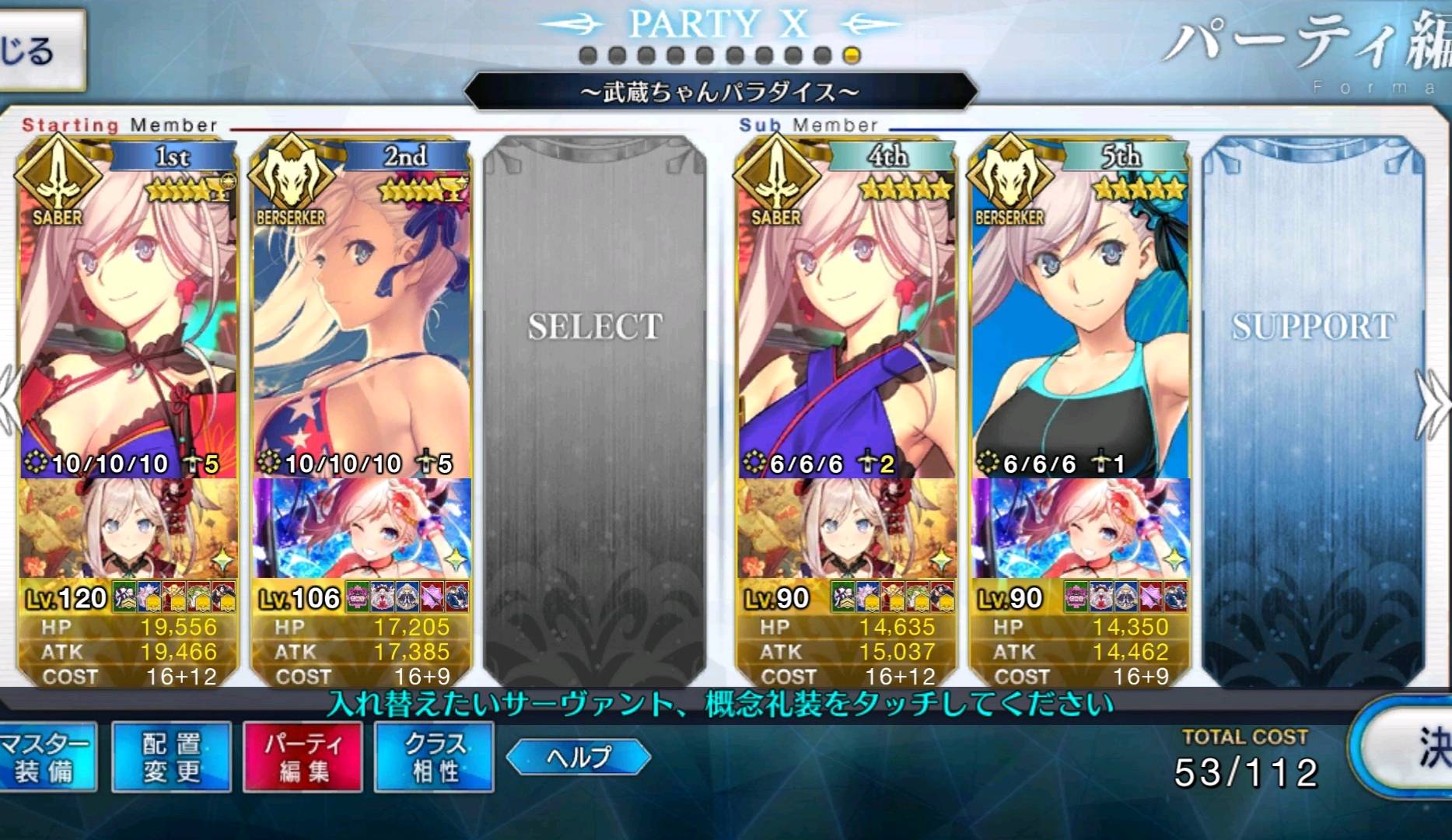Change the 5th servant's craft essence
Image resolution: width=1452 pixels, height=840 pixels.
point(1081,529)
